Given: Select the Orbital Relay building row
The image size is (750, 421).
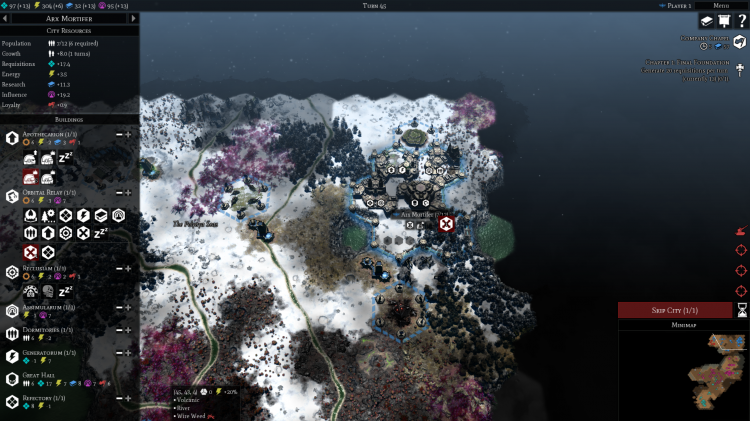Looking at the screenshot, I should [x=50, y=191].
